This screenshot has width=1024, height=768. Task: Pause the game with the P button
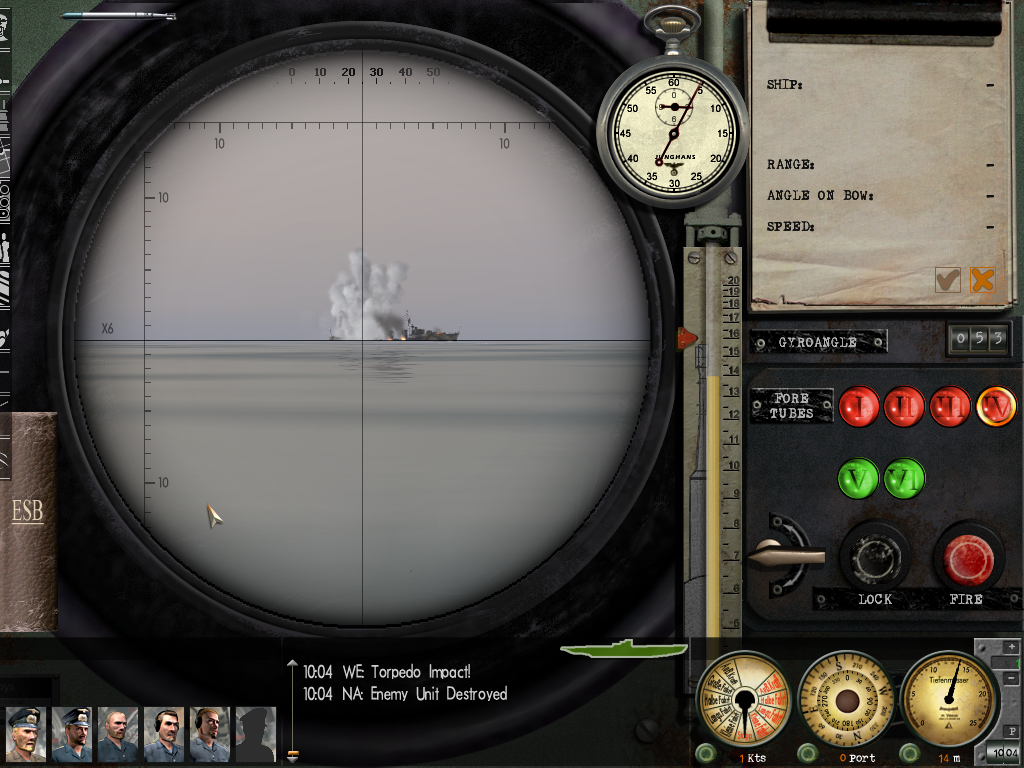click(1011, 731)
